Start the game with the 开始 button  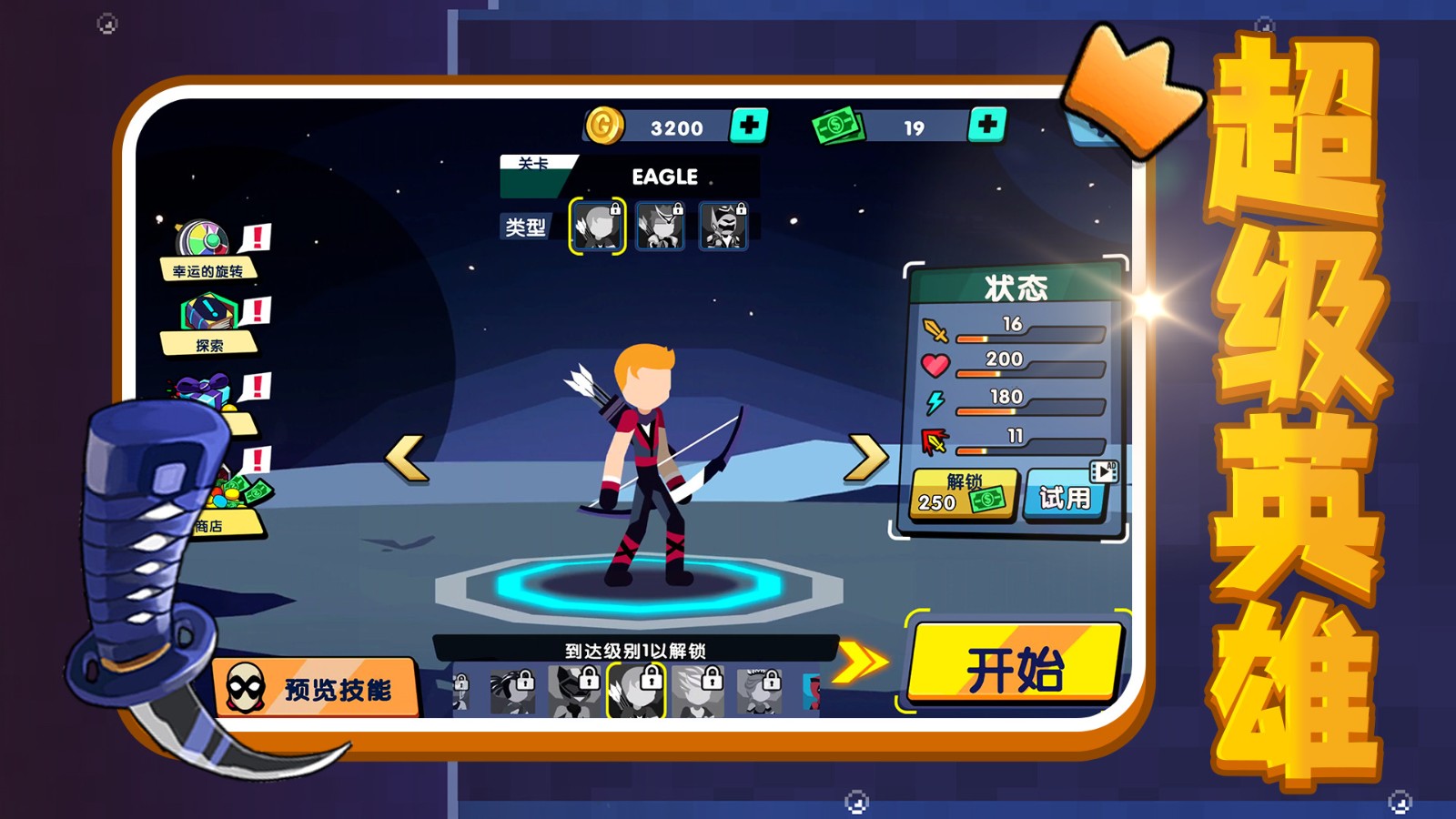pos(1015,665)
